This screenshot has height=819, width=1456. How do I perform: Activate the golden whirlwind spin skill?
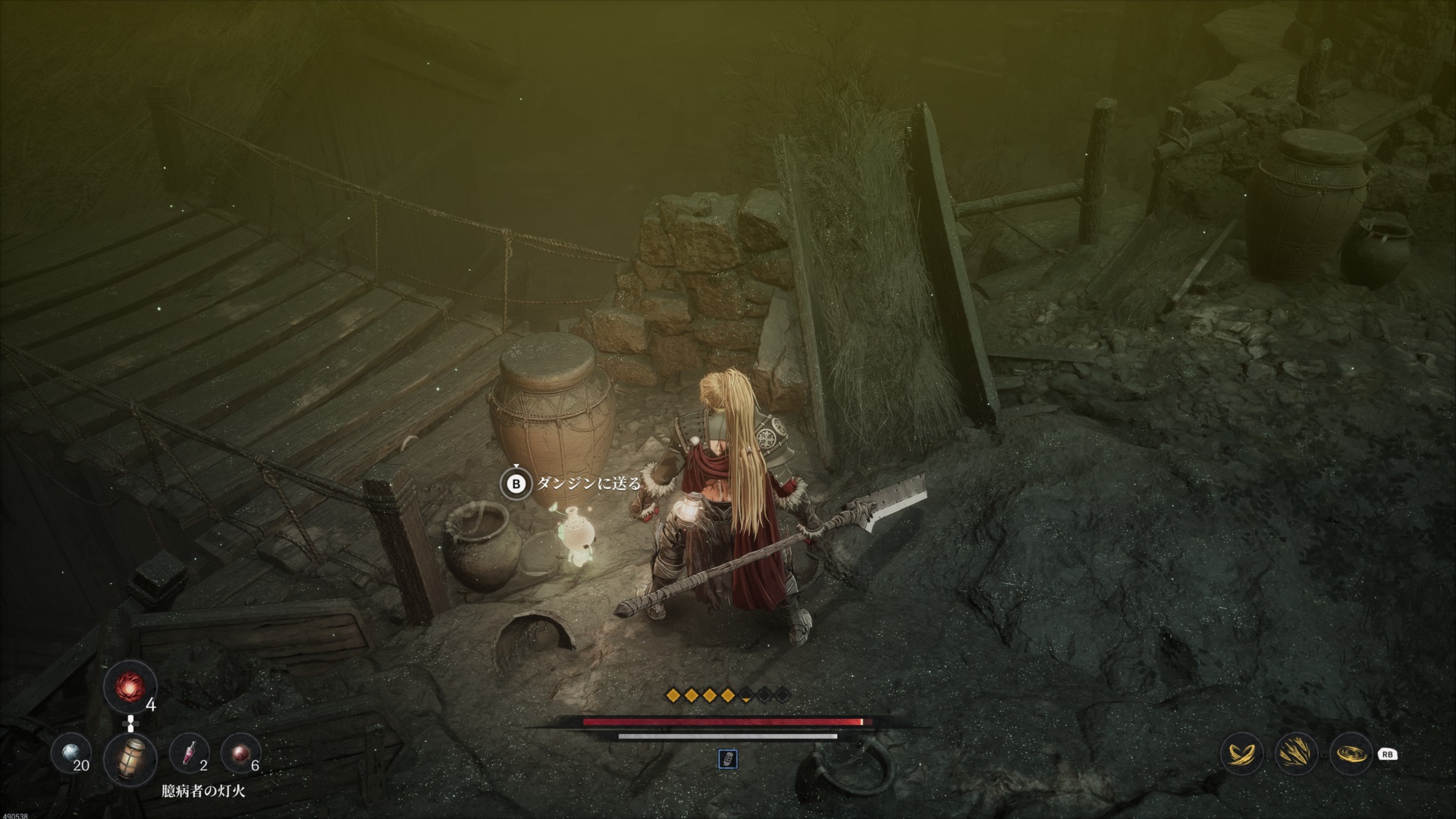[x=1351, y=755]
